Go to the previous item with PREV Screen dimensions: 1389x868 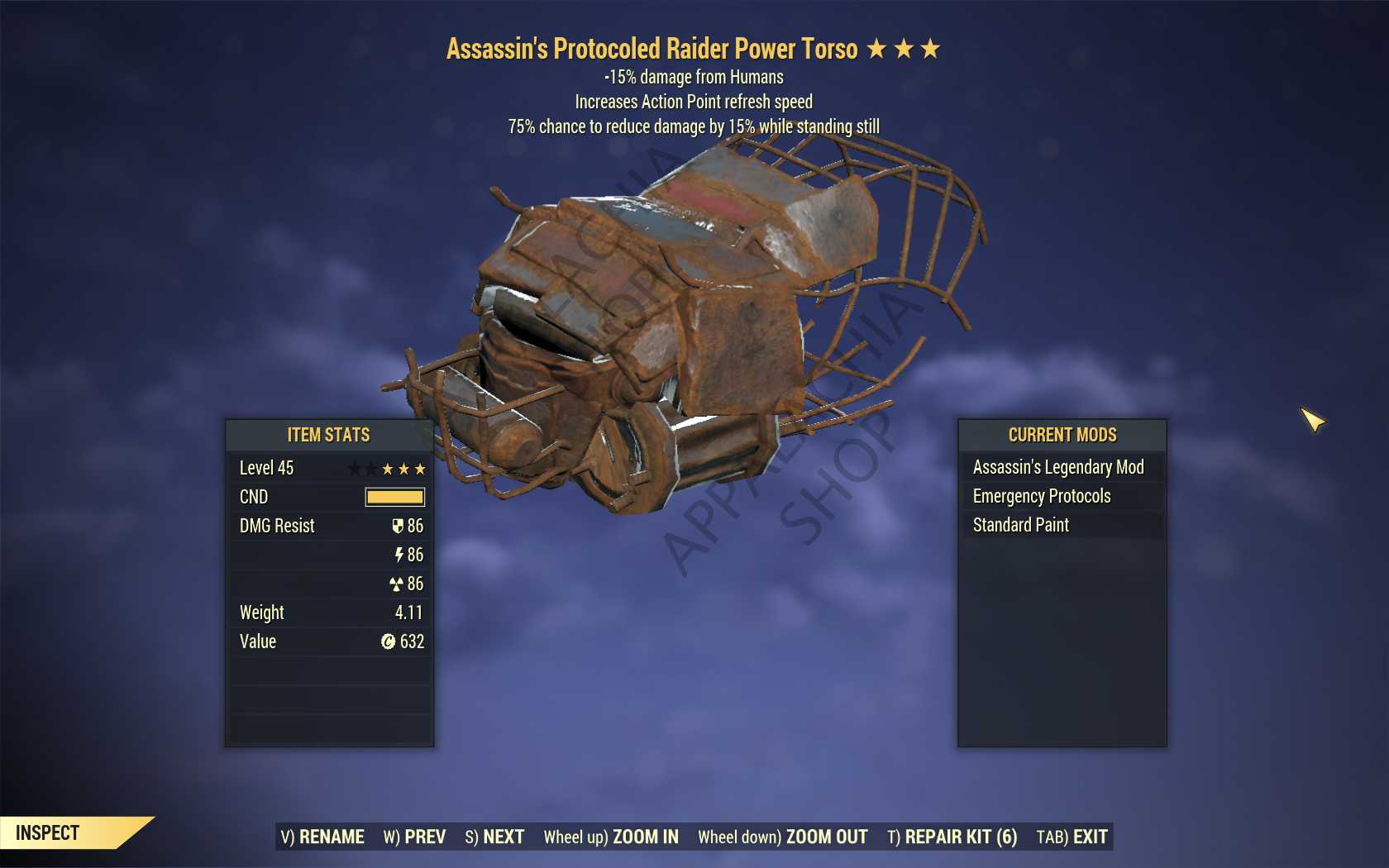414,837
